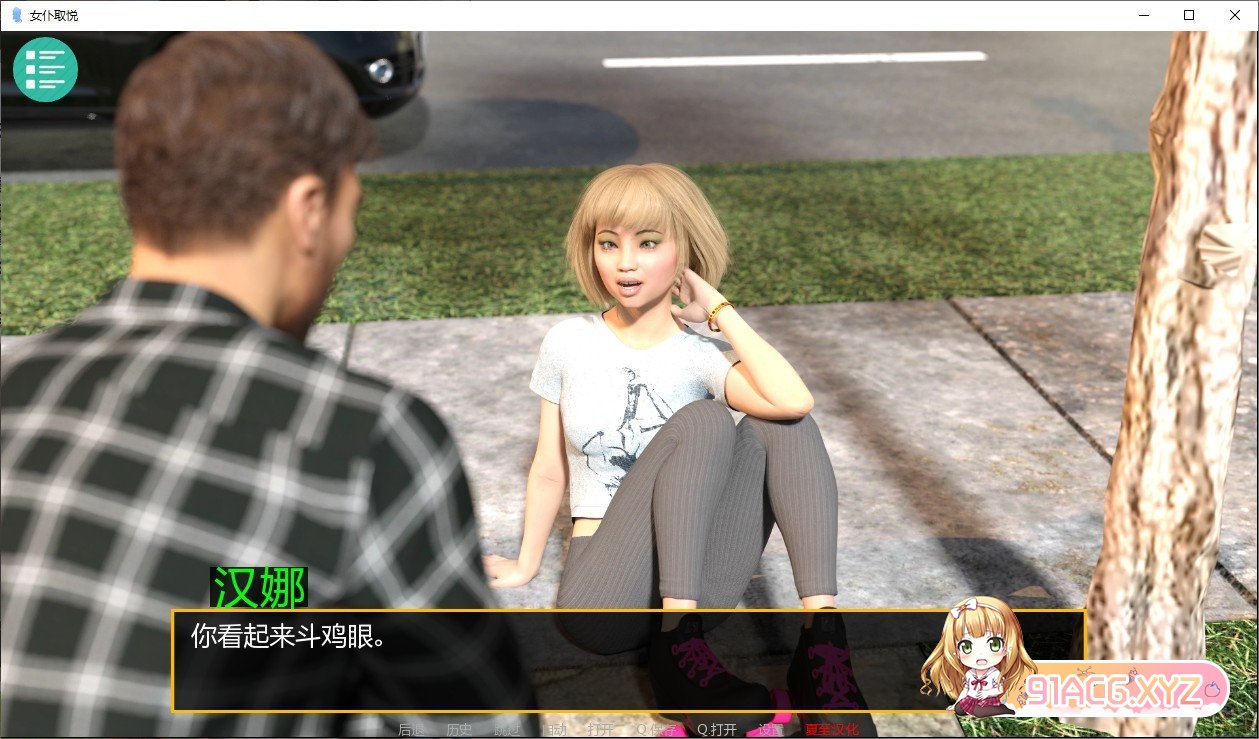Open the teal list menu icon
The height and width of the screenshot is (739, 1259).
(45, 68)
